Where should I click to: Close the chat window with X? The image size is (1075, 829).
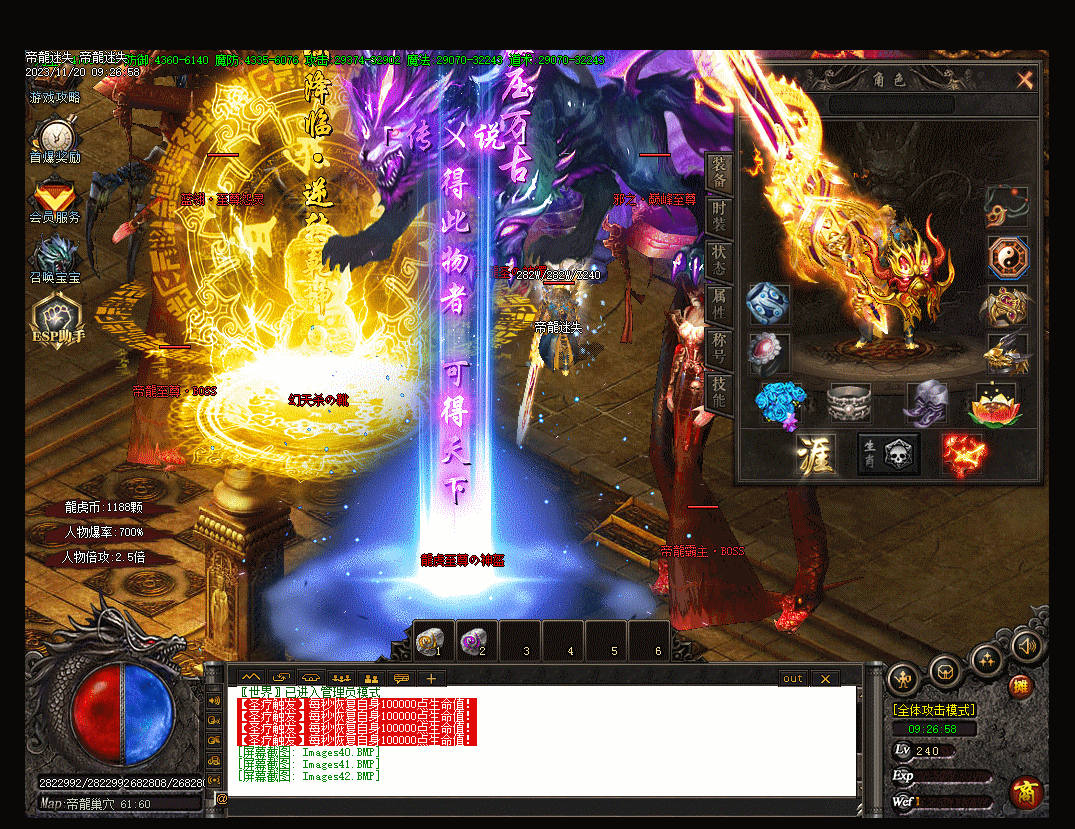coord(825,678)
